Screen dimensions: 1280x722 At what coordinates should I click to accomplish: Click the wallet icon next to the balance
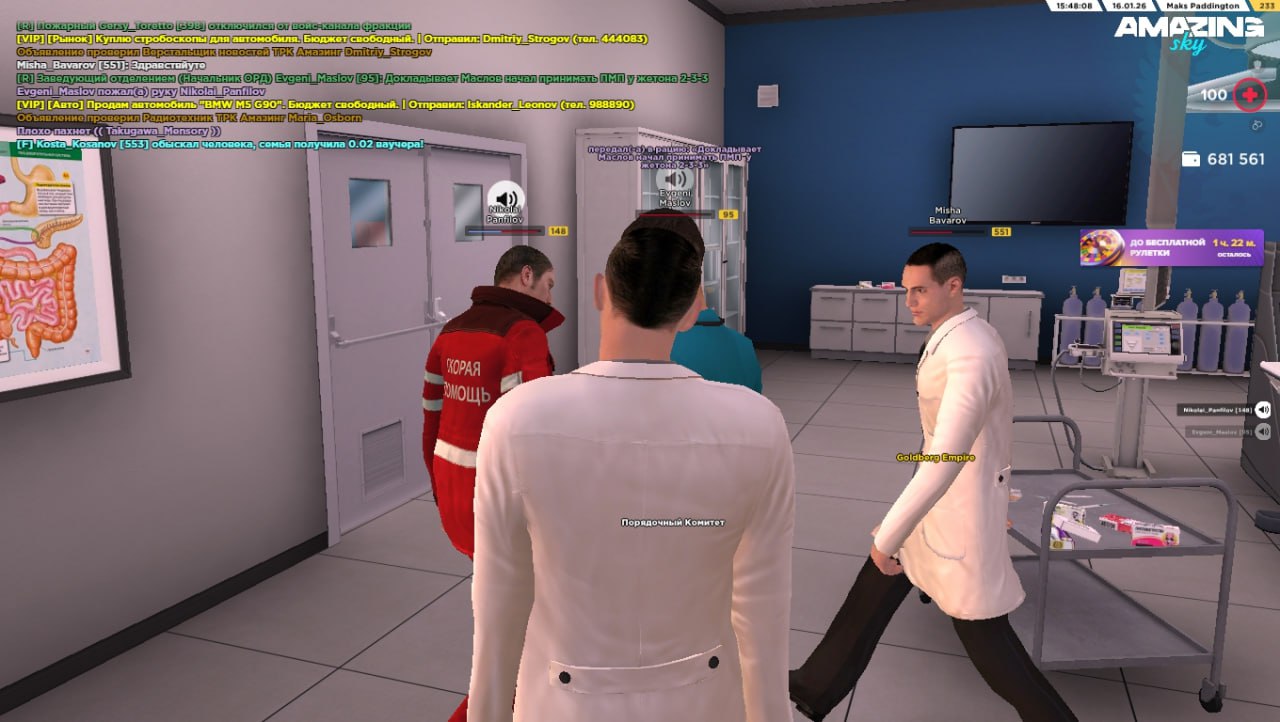click(x=1191, y=159)
